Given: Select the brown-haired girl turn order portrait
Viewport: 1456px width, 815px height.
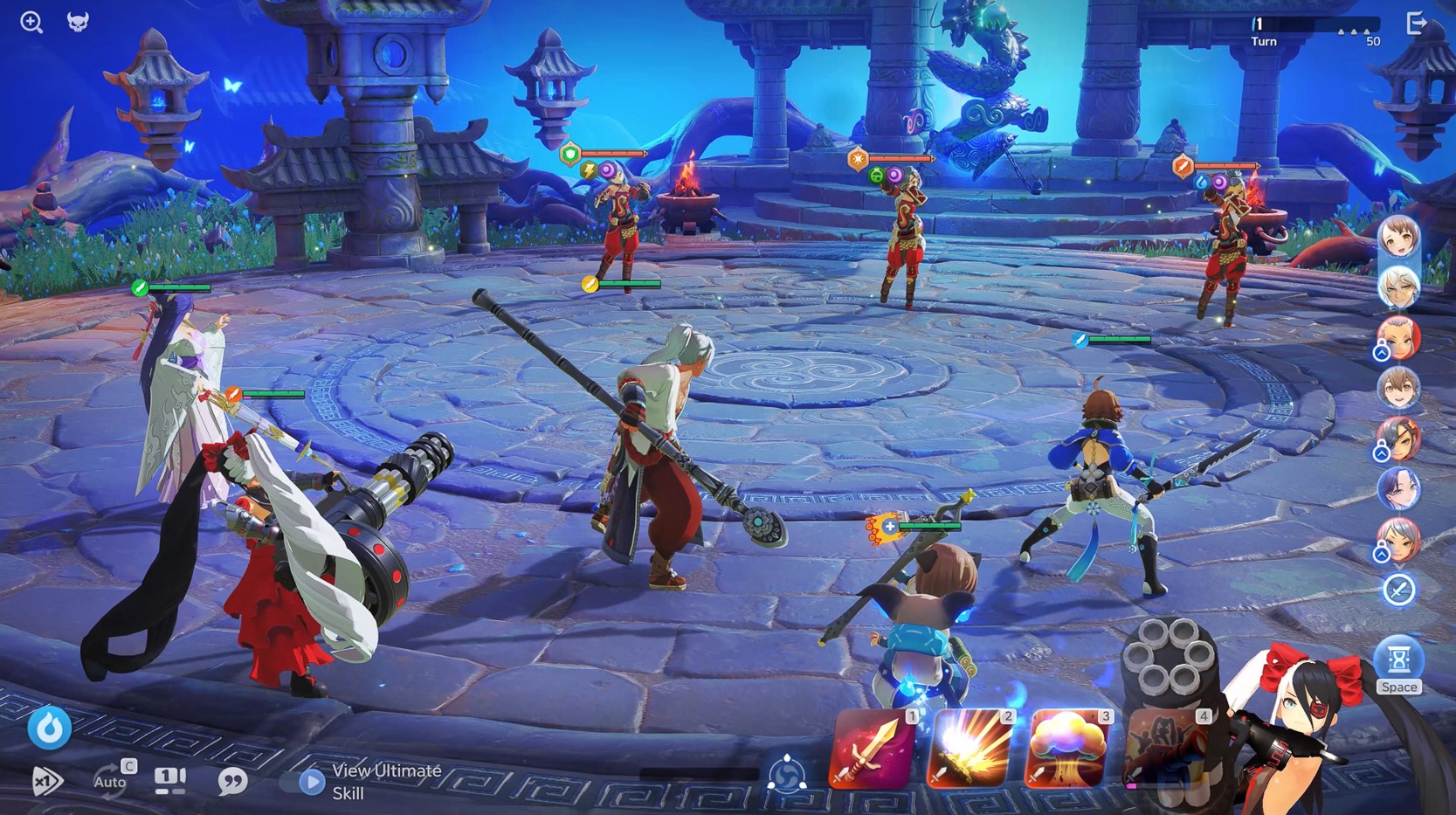Looking at the screenshot, I should tap(1397, 238).
